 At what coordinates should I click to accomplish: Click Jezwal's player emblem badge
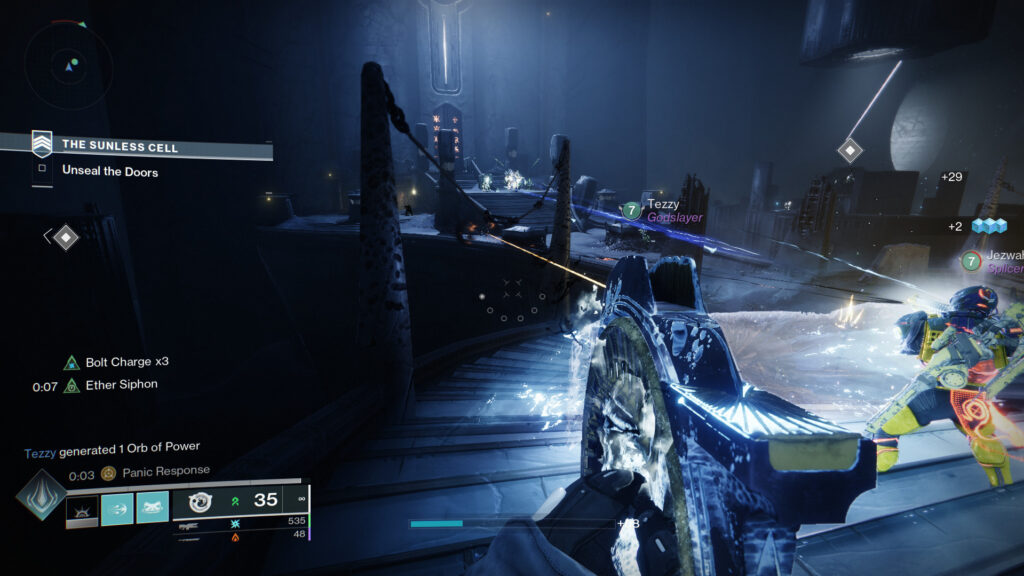pyautogui.click(x=970, y=261)
